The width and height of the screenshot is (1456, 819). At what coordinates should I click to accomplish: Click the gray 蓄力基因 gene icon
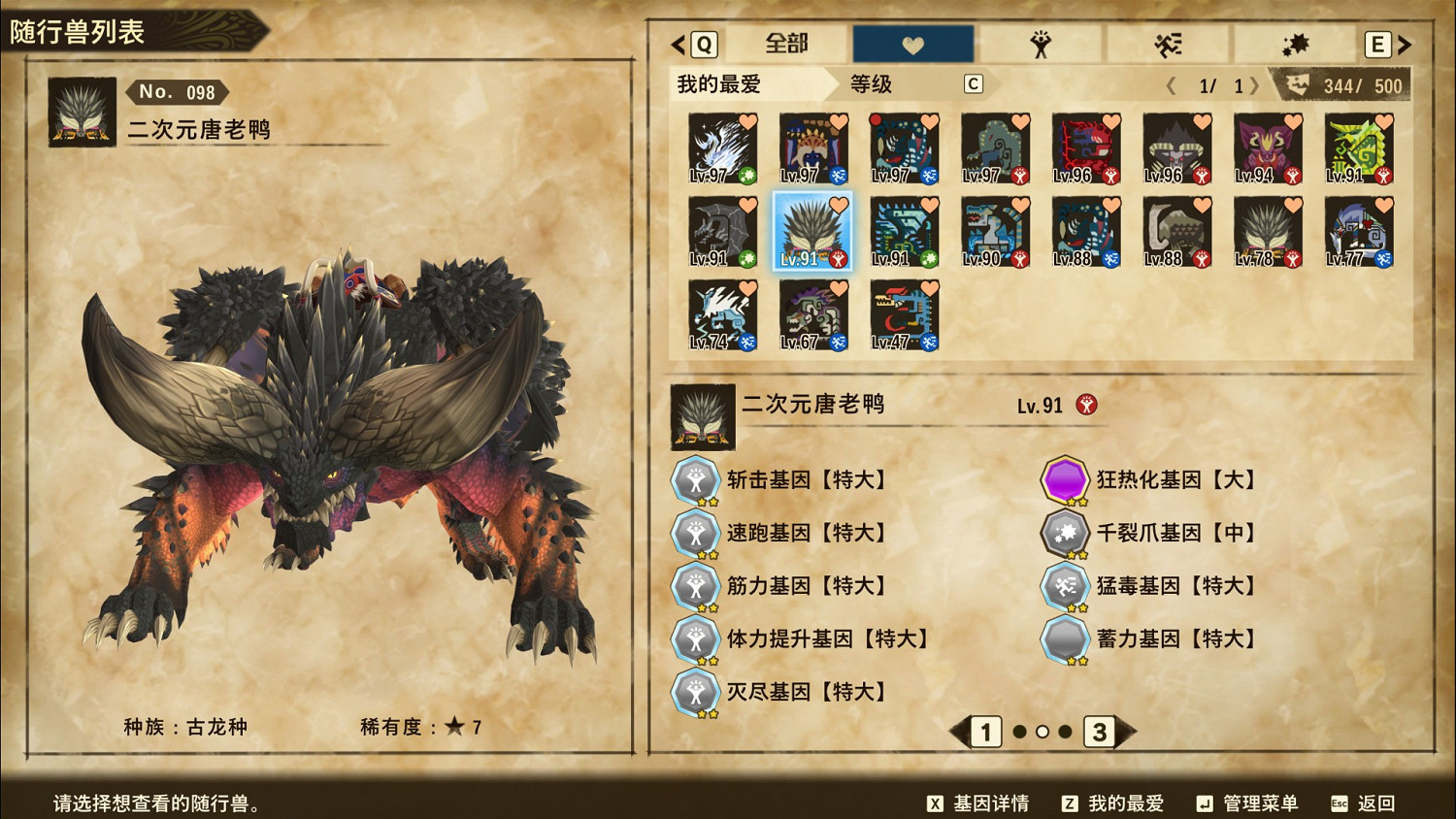coord(1064,639)
